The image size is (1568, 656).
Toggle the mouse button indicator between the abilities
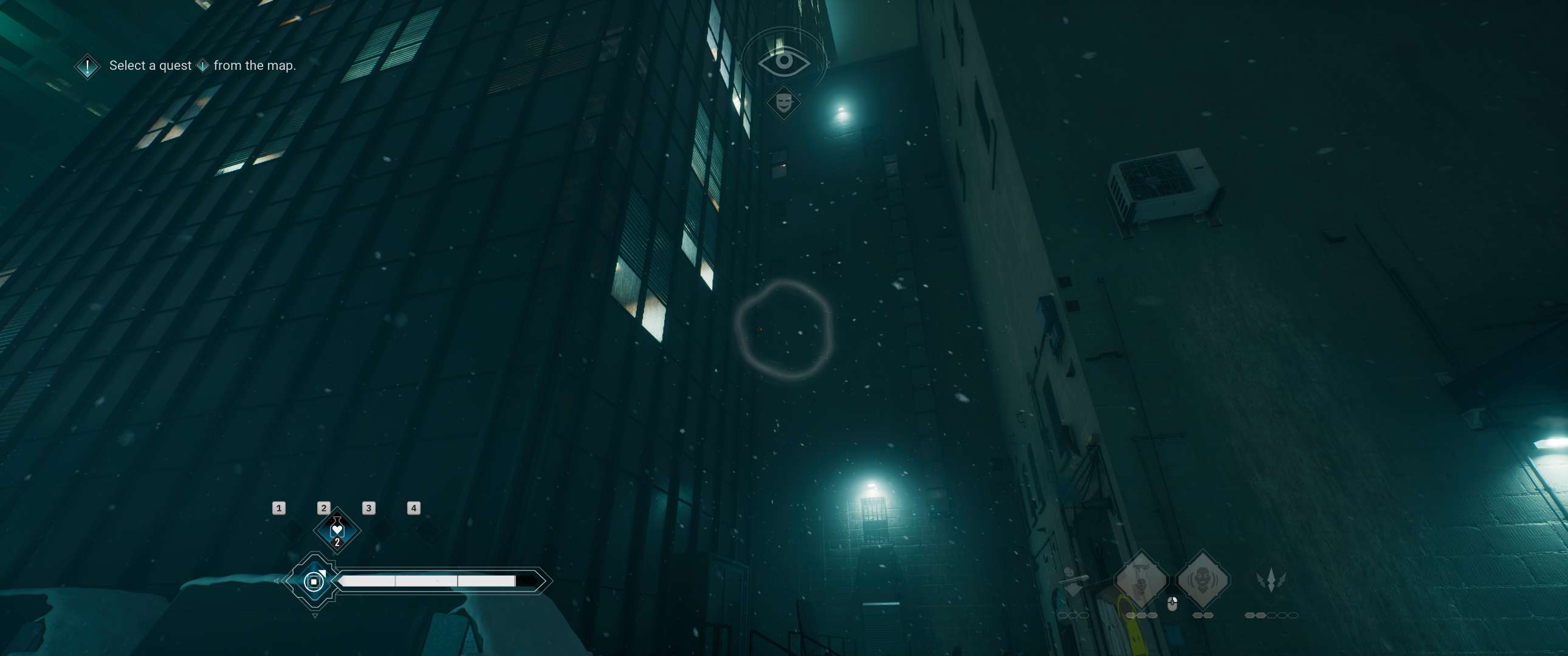[x=1172, y=604]
